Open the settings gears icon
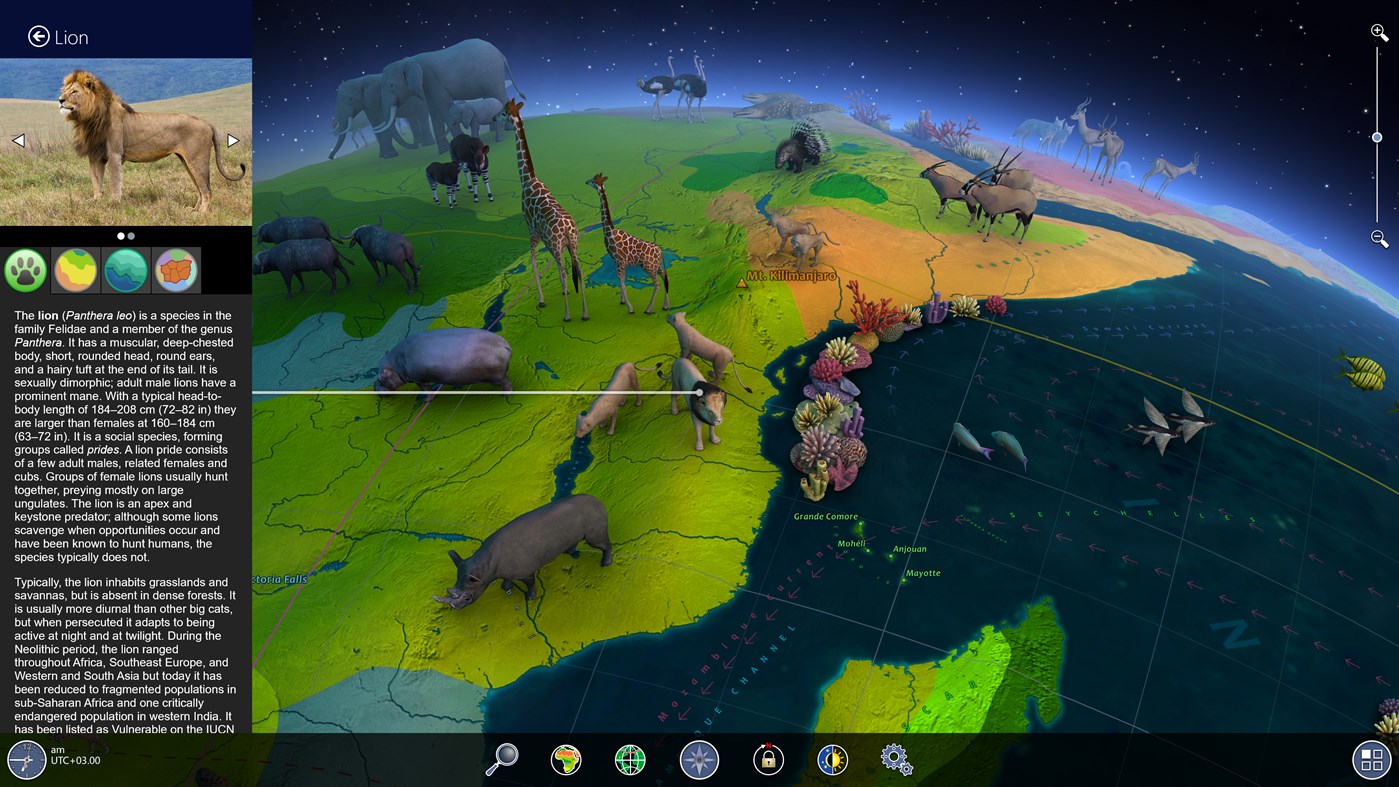This screenshot has width=1399, height=787. coord(896,759)
